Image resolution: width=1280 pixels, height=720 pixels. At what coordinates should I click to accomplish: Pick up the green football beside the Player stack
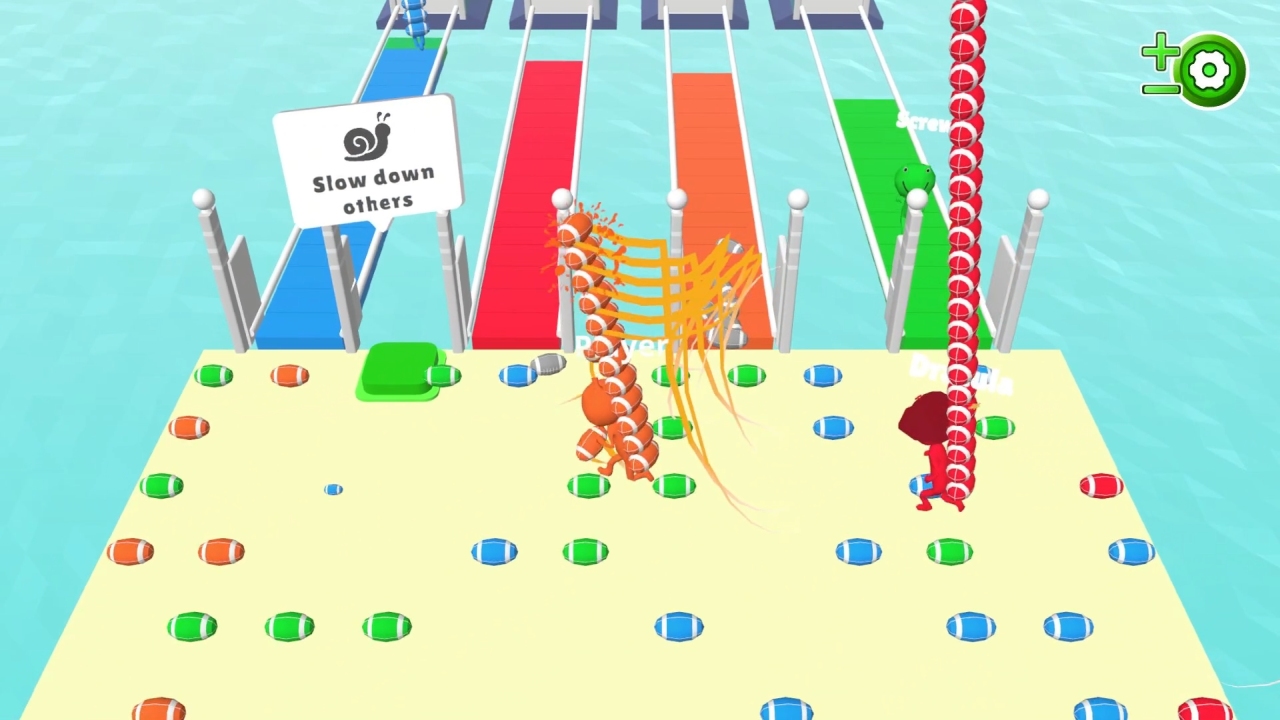pyautogui.click(x=672, y=428)
